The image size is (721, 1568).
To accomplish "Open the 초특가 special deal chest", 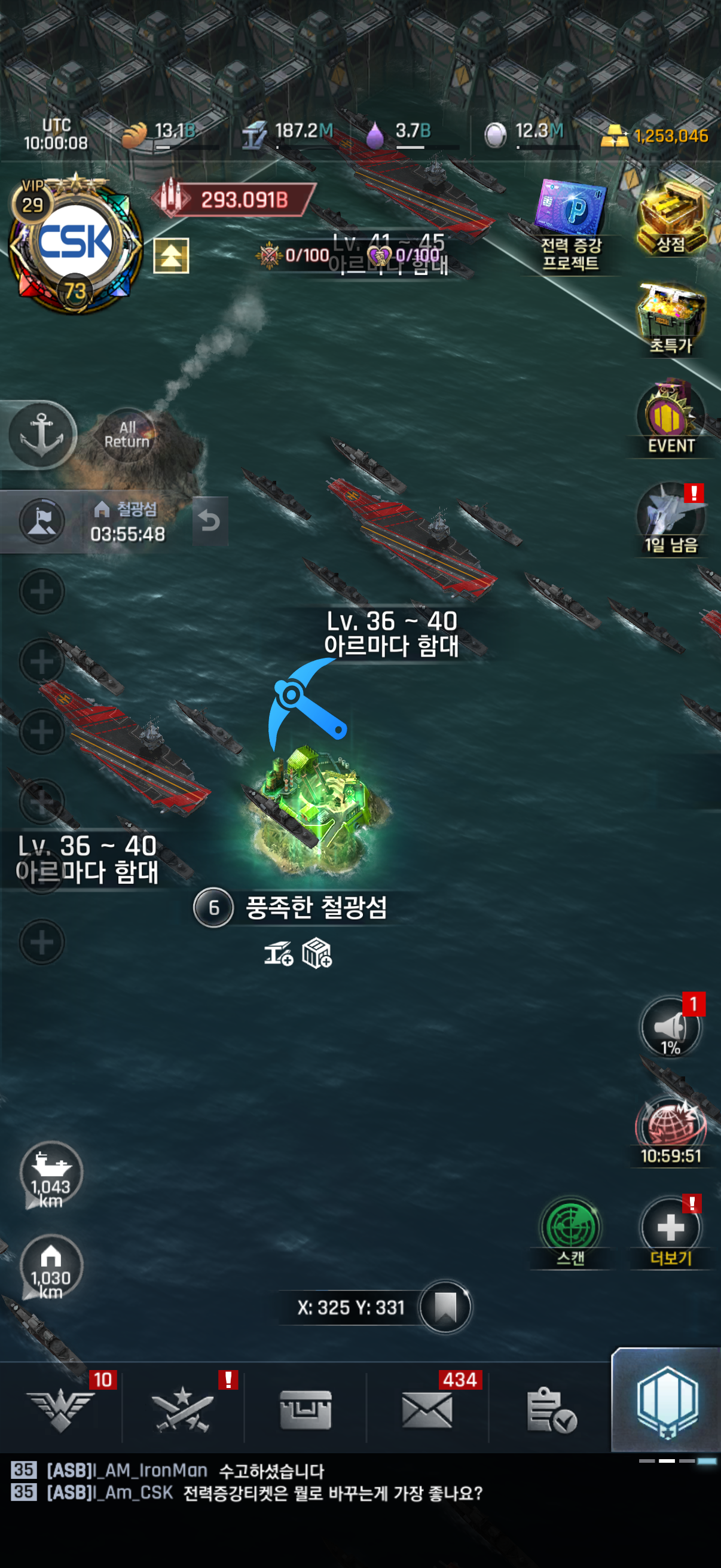I will point(671,318).
